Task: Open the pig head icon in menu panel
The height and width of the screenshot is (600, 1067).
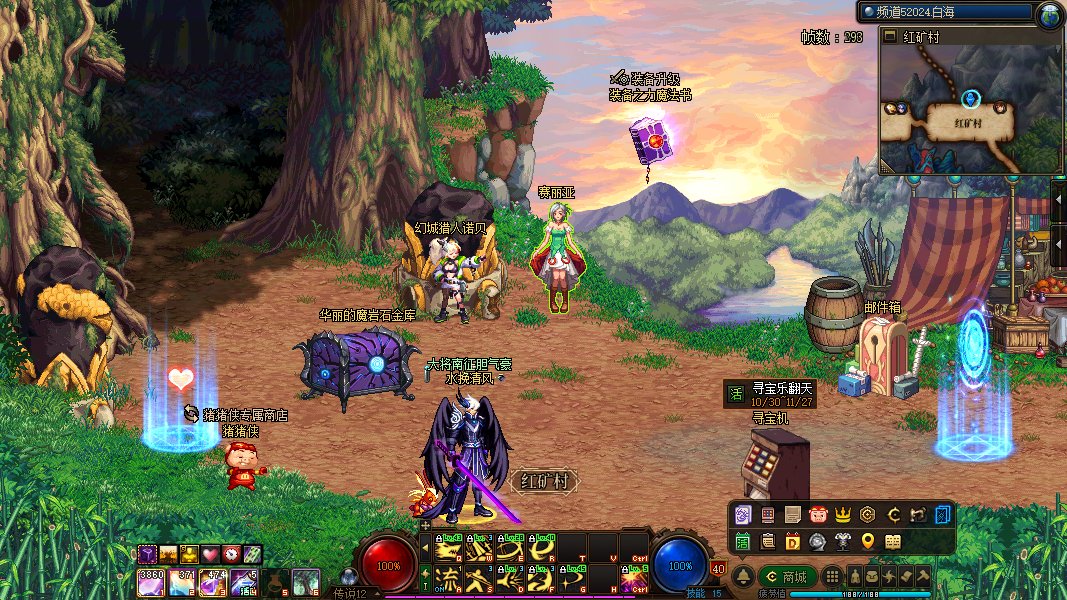Action: [x=817, y=515]
